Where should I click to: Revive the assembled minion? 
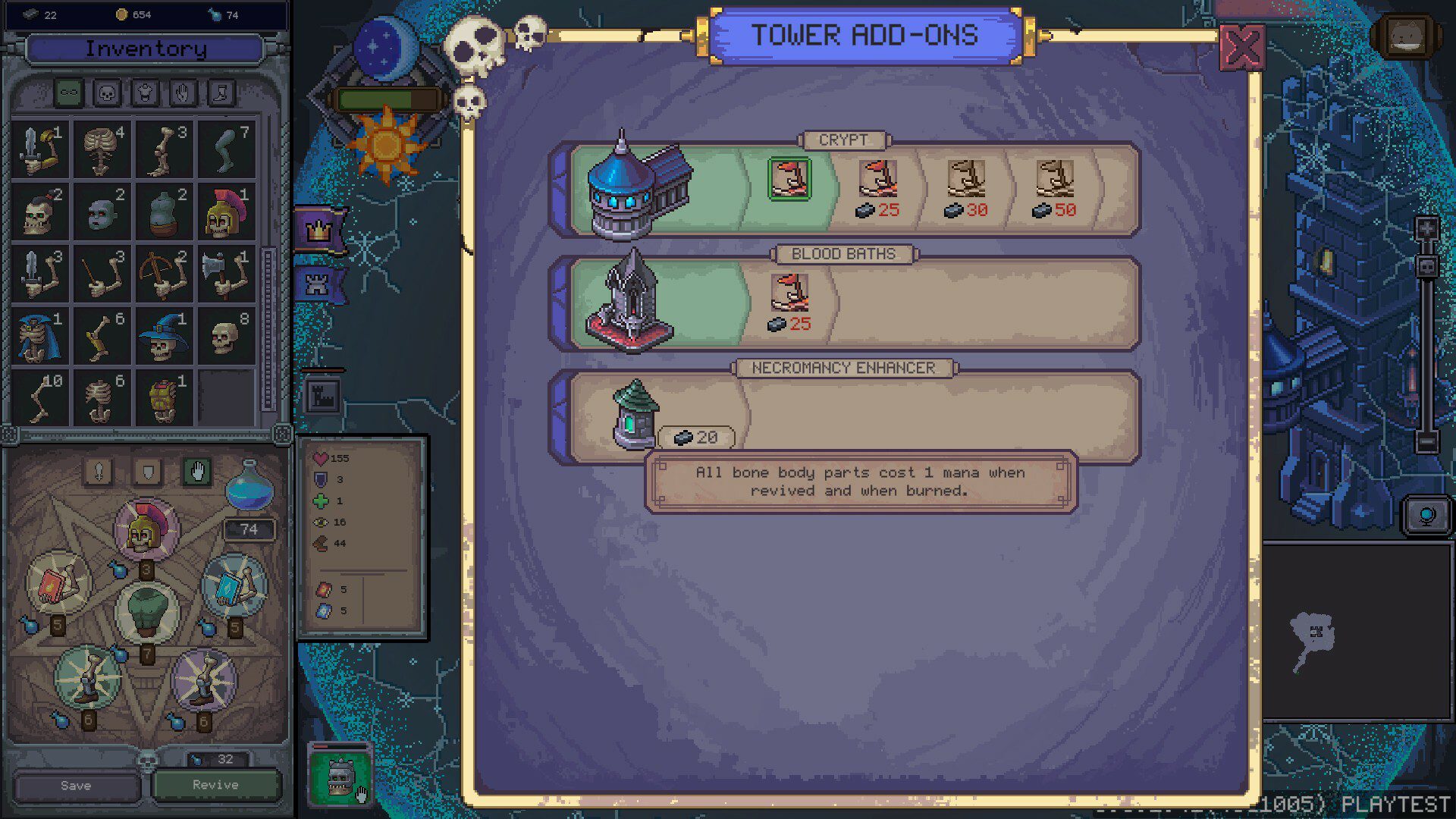coord(215,785)
